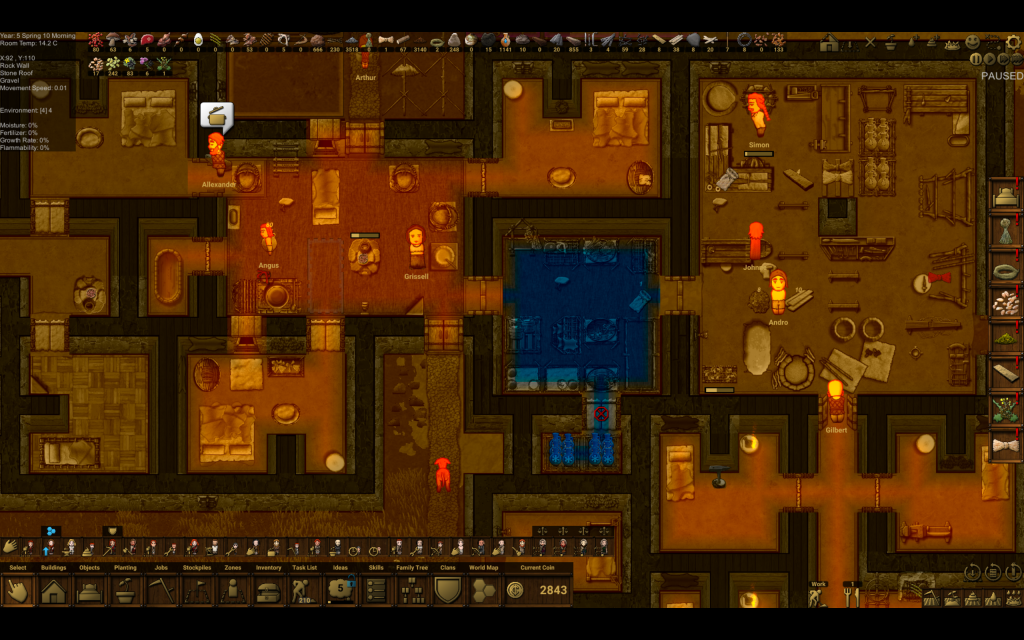Open the Ideas panel

[340, 590]
